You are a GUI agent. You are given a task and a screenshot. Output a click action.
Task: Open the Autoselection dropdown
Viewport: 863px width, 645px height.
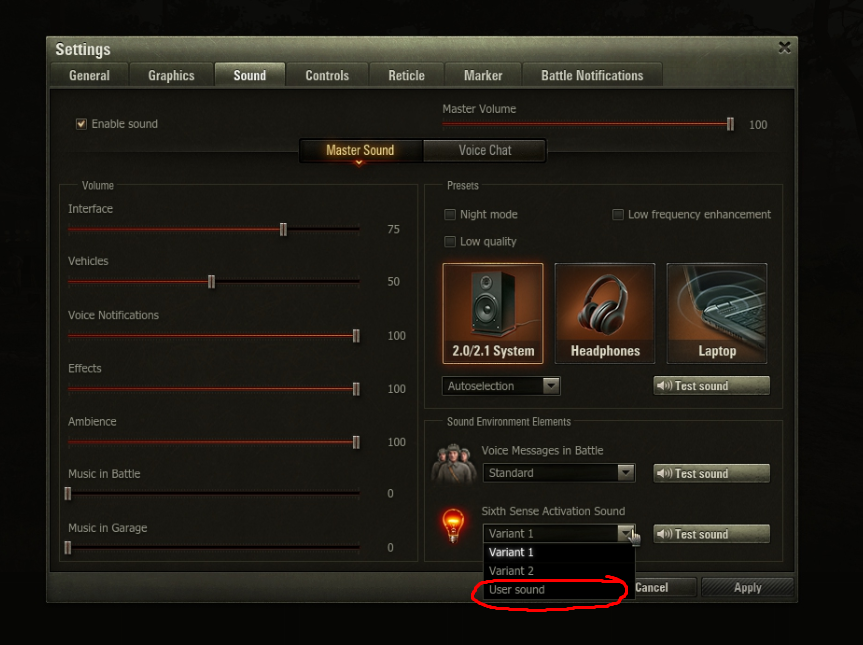501,386
